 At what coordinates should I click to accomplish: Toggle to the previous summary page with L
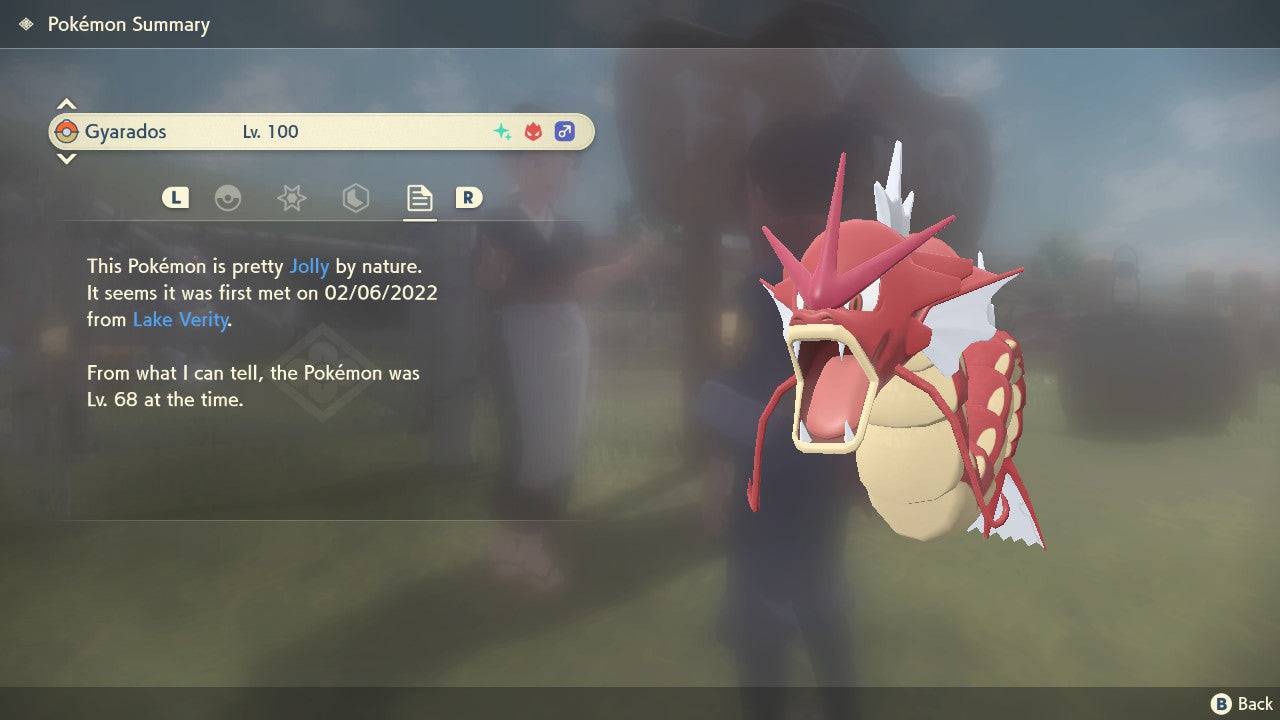coord(175,198)
